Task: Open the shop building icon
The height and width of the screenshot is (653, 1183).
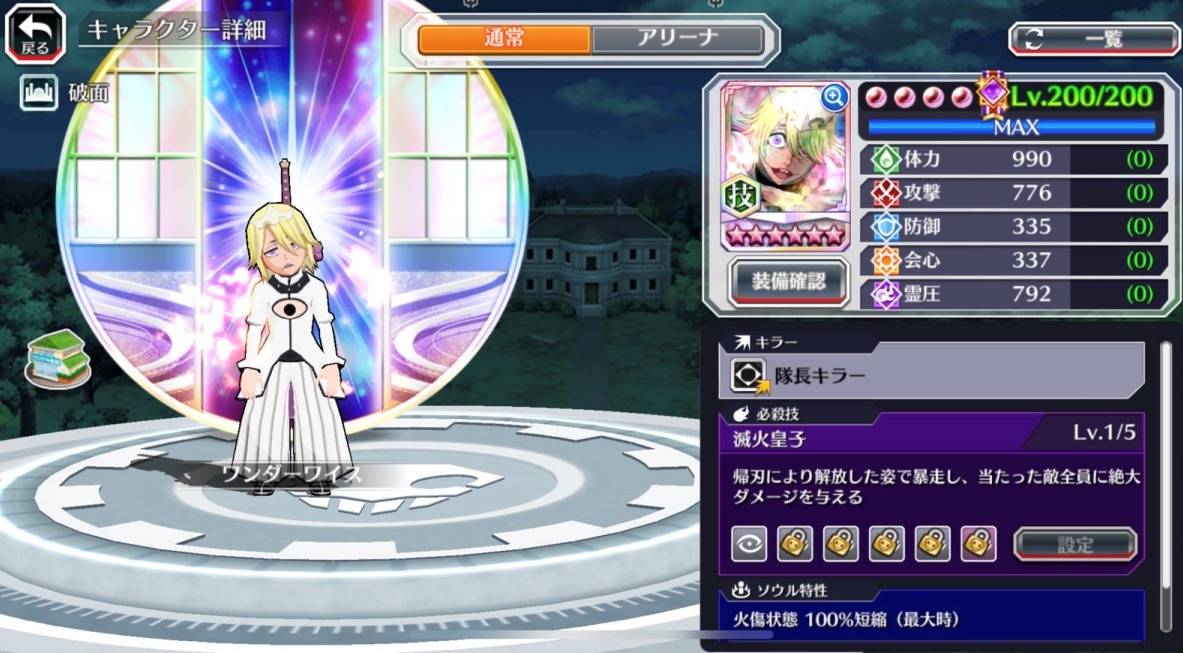Action: tap(57, 357)
